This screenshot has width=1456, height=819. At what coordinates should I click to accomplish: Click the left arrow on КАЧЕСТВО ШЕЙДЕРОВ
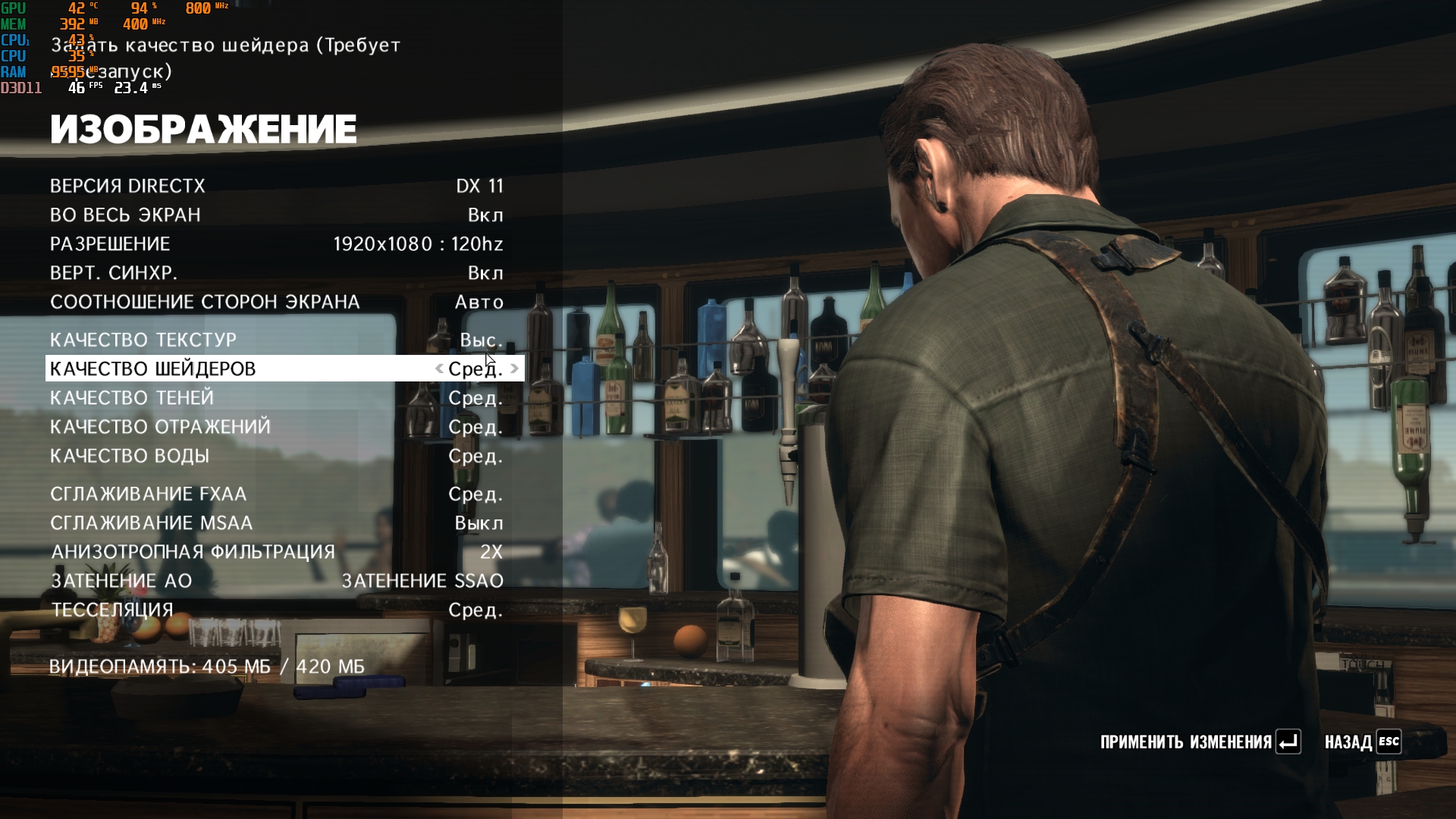point(439,369)
